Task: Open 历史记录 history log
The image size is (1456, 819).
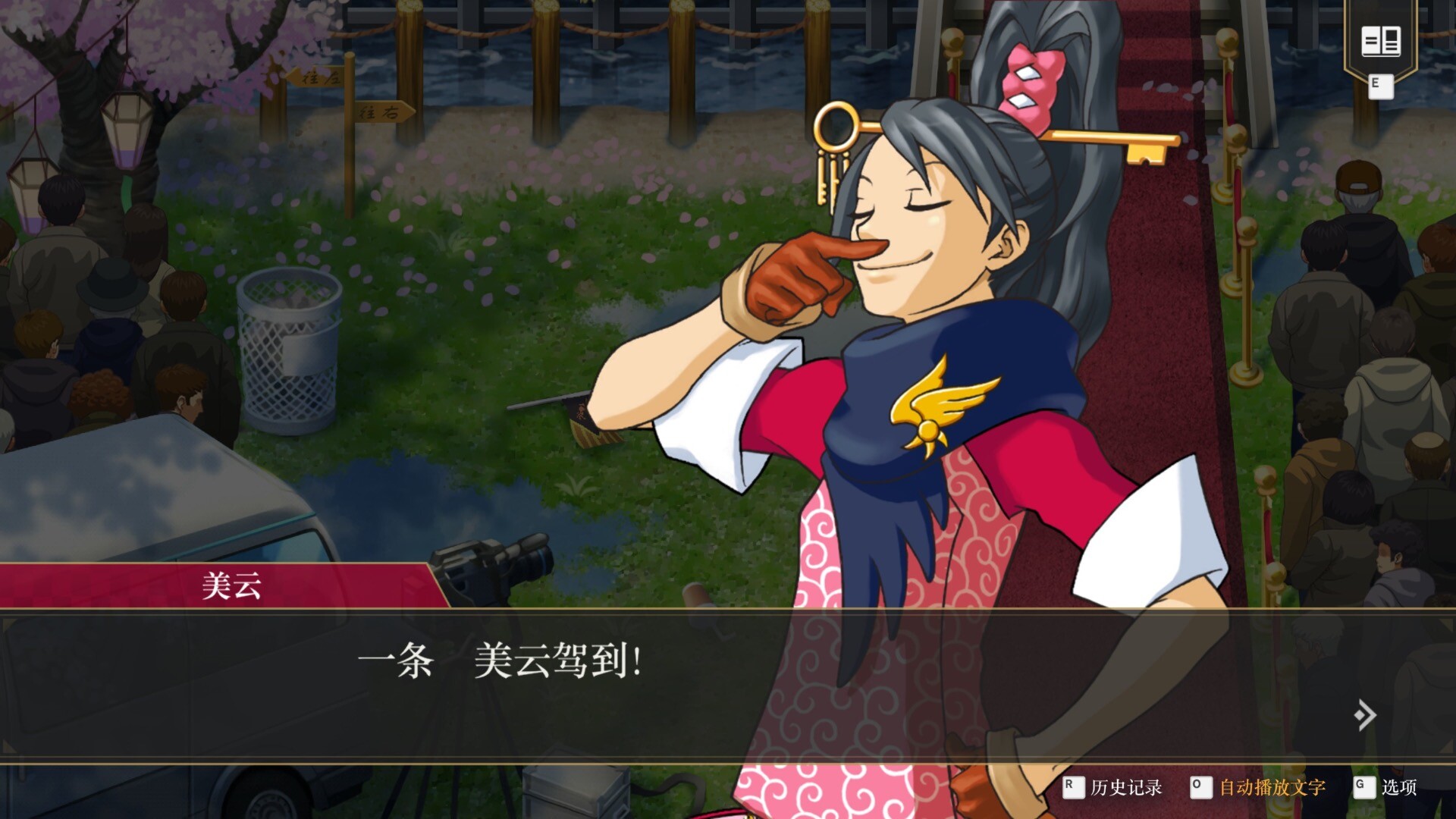Action: coord(1125,787)
